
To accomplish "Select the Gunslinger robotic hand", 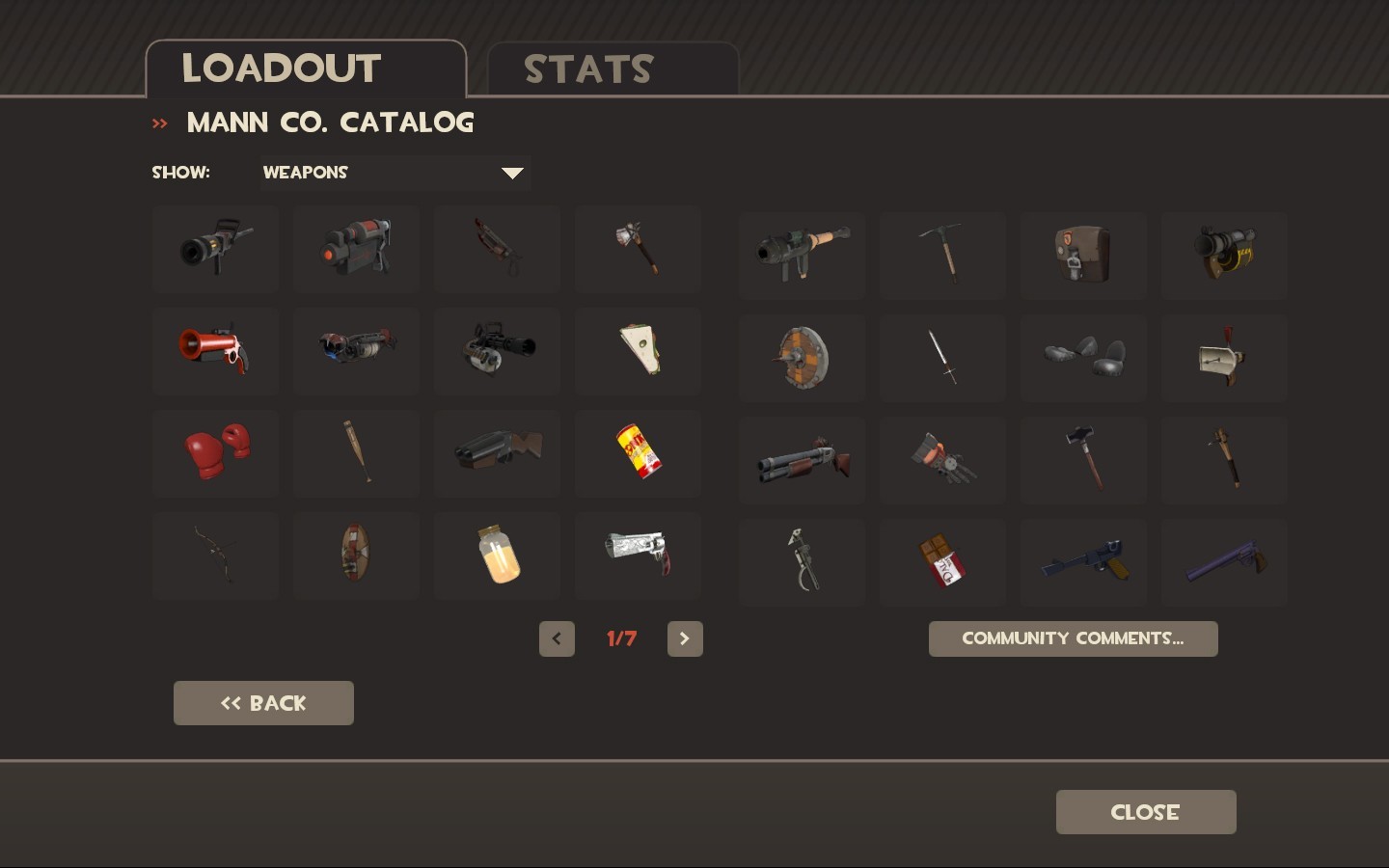I will pyautogui.click(x=942, y=459).
